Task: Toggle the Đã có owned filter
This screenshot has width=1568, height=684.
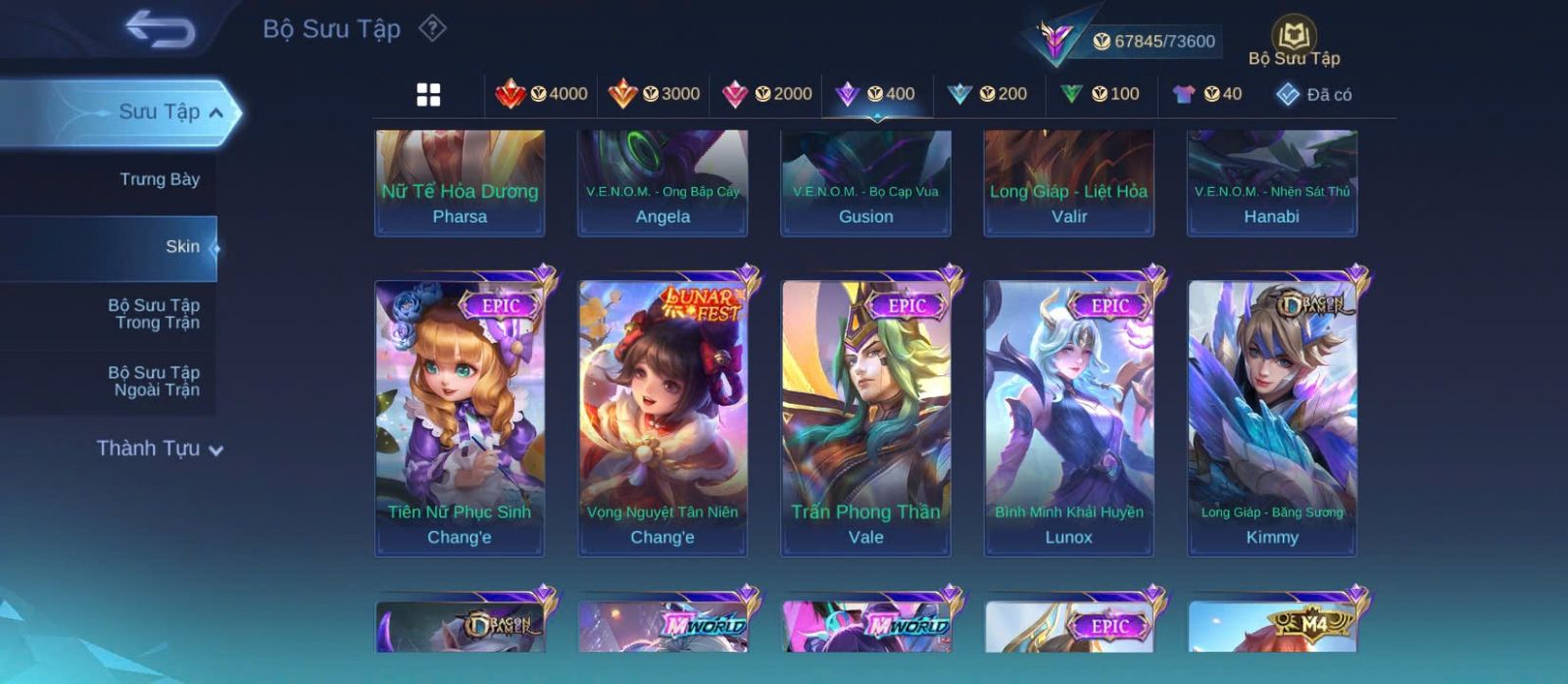Action: tap(1314, 94)
